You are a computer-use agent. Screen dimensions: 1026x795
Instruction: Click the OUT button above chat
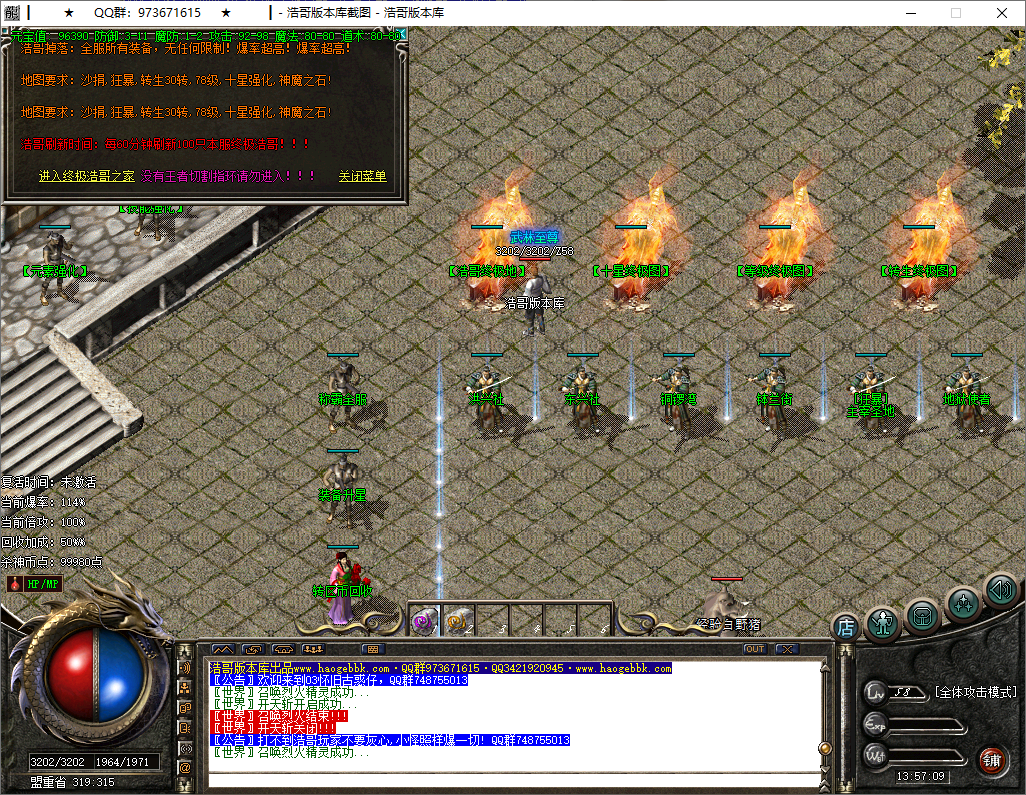[754, 649]
